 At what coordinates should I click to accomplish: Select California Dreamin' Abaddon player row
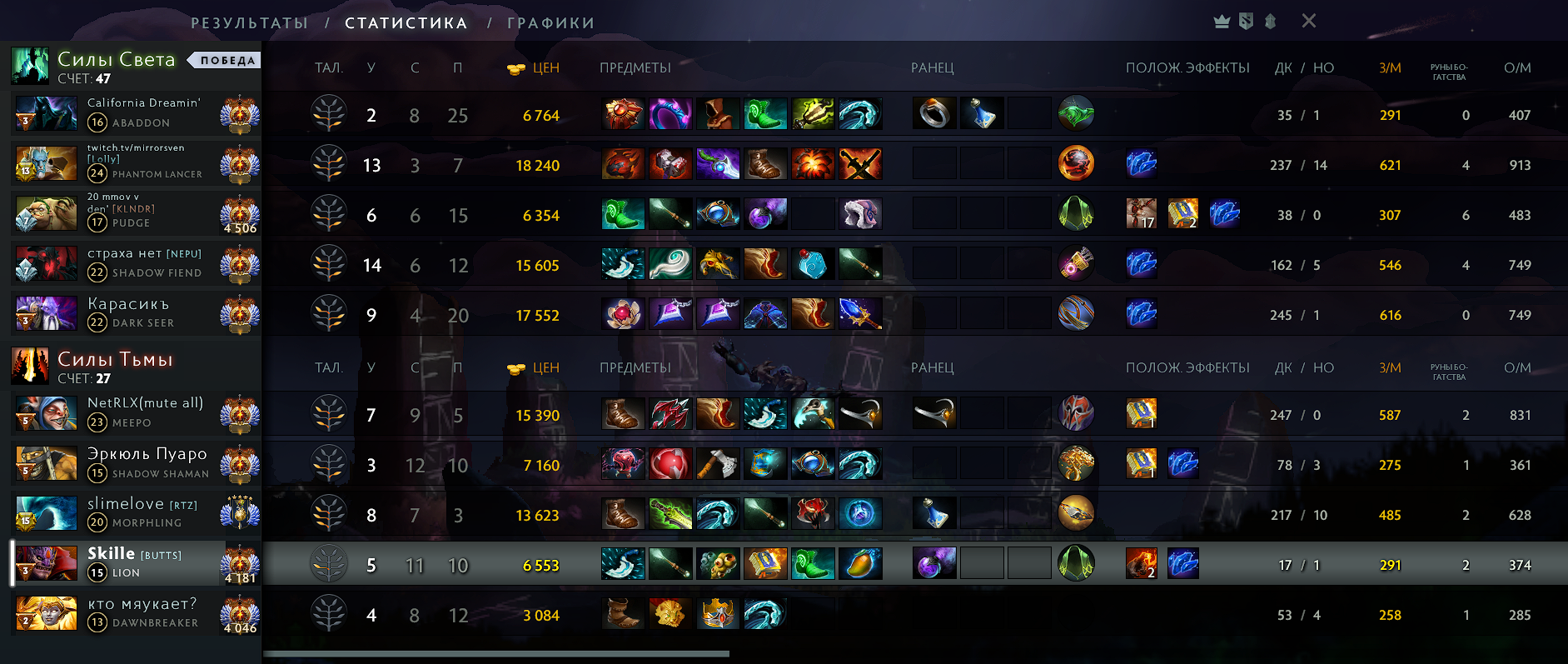click(x=142, y=113)
